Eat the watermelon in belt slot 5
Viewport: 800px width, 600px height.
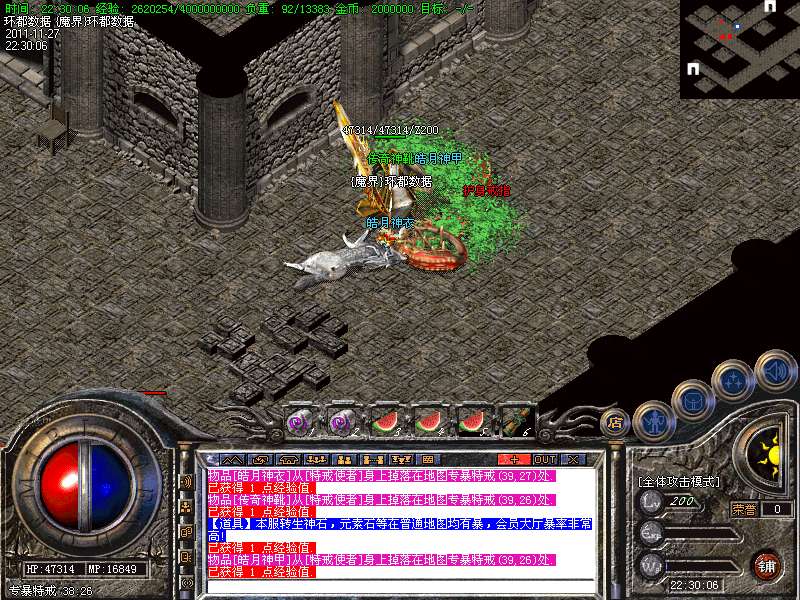[x=471, y=421]
